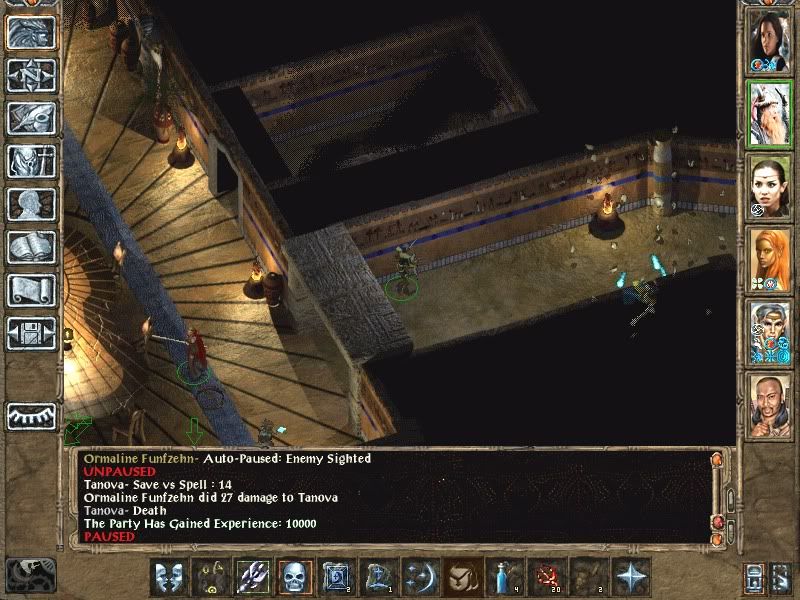Use the red item with count 20

[547, 577]
